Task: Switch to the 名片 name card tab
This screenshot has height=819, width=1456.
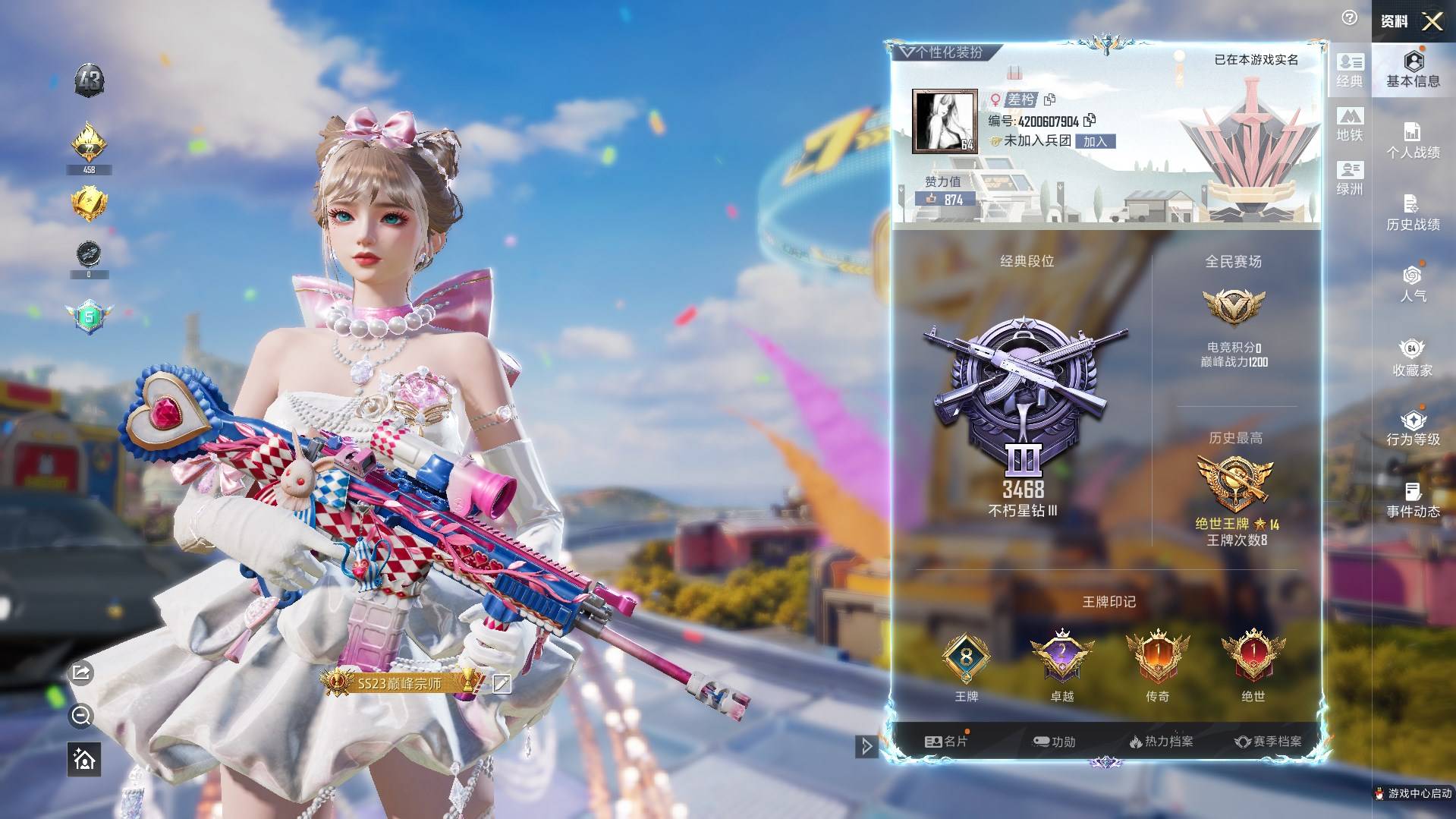Action: coord(946,742)
